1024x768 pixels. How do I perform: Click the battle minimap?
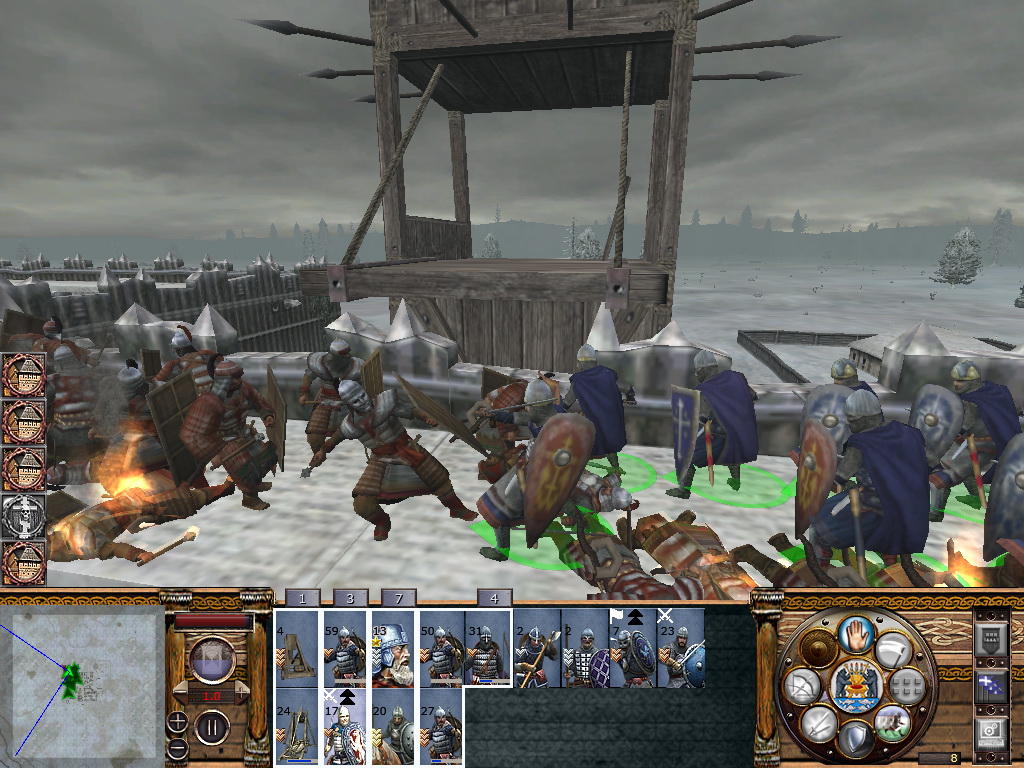coord(84,682)
